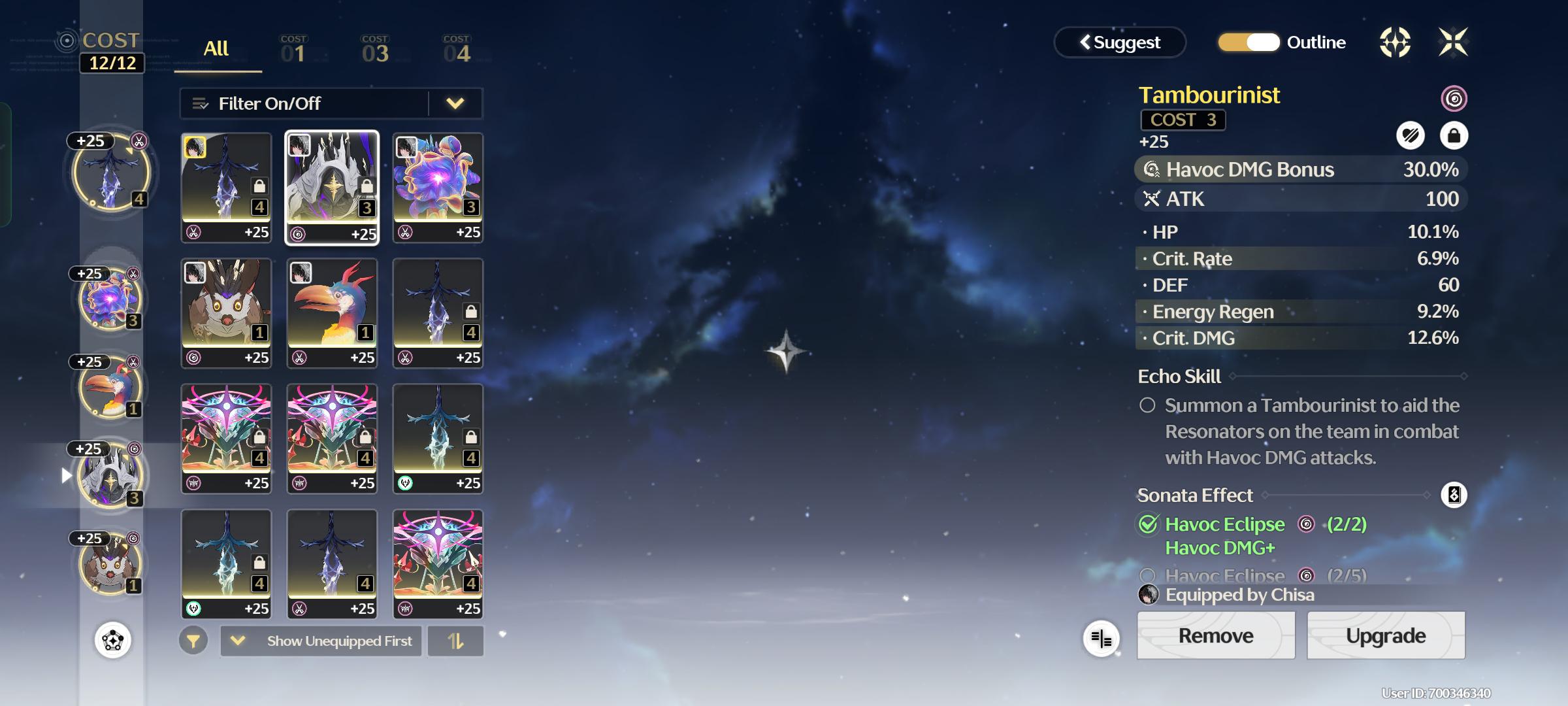The image size is (1568, 706).
Task: Switch to the Cost 3 tab
Action: pyautogui.click(x=375, y=50)
